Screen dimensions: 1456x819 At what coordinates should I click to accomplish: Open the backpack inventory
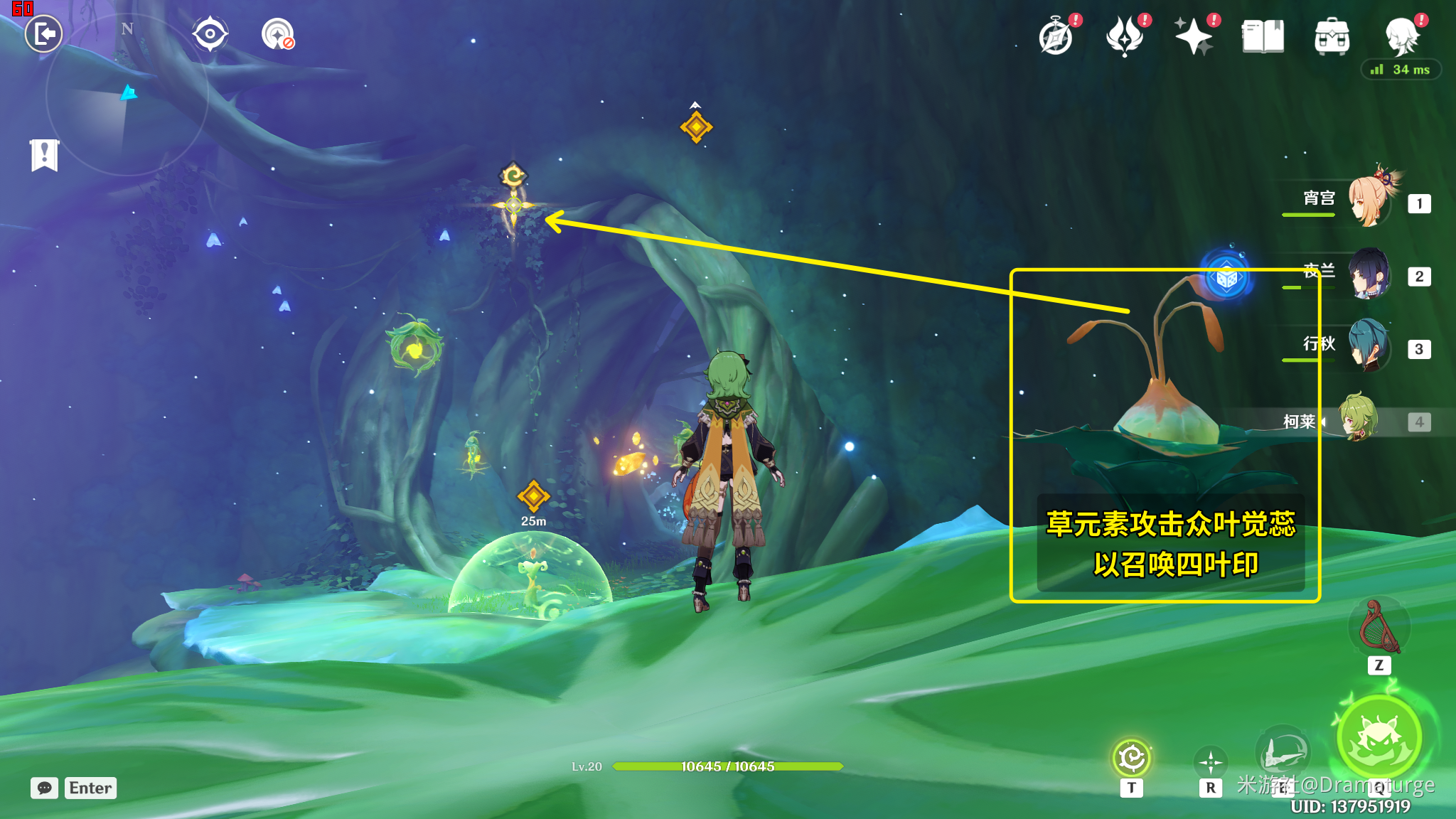point(1332,36)
